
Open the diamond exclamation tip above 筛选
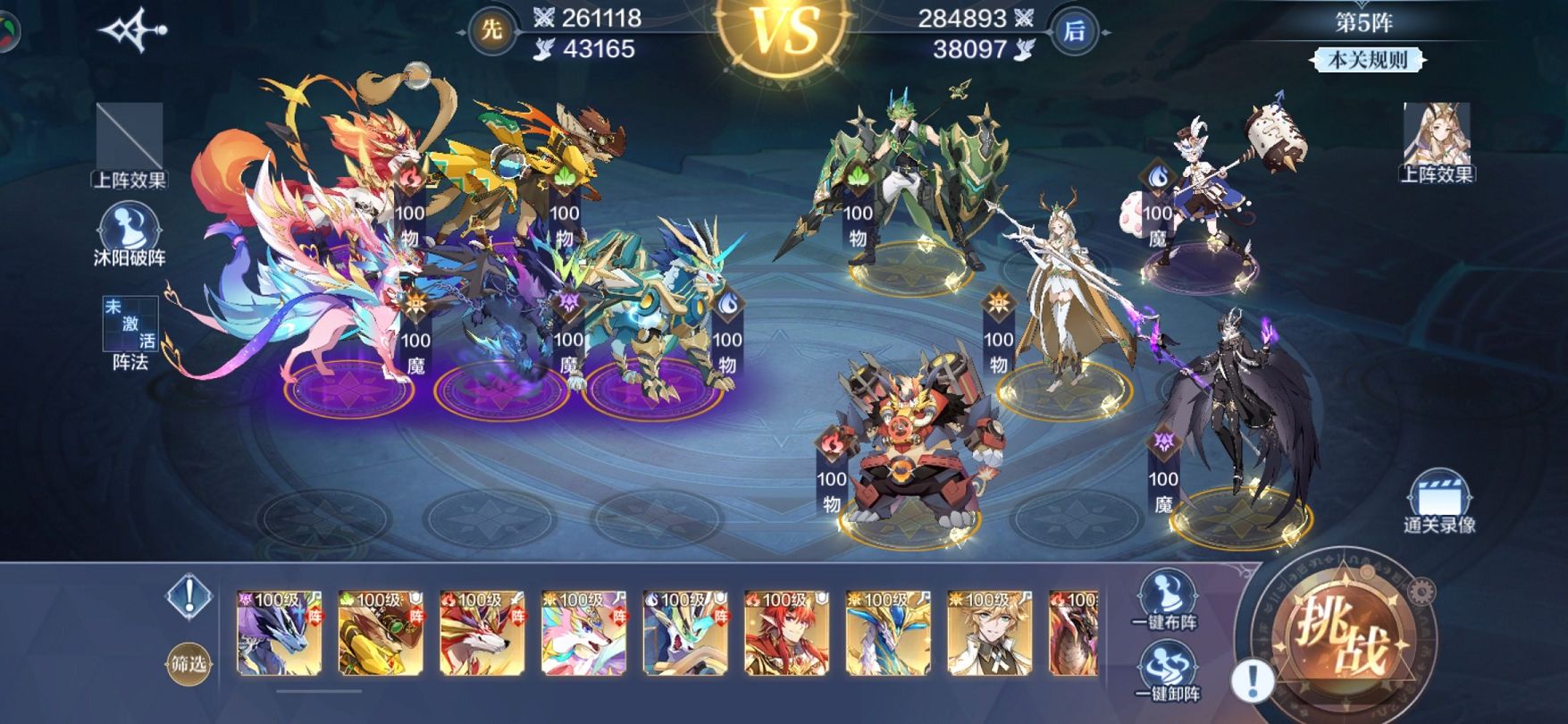point(189,596)
